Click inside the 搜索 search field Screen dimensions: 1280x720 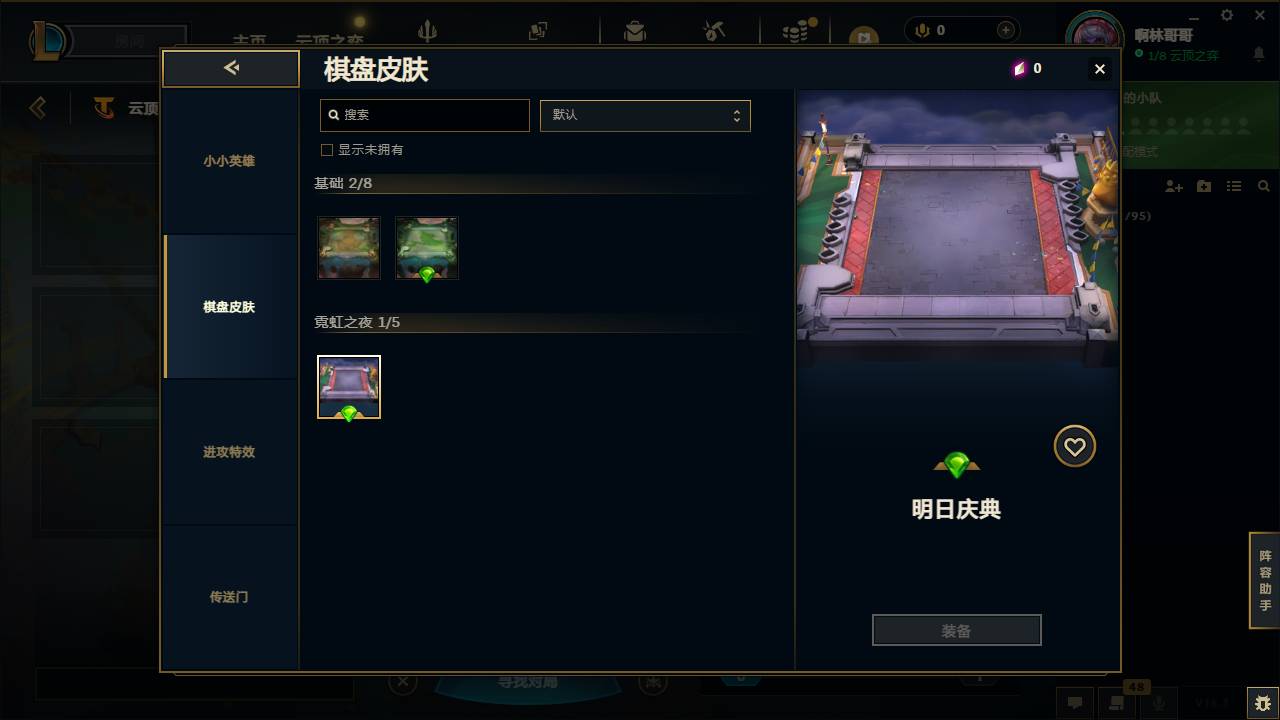point(424,115)
